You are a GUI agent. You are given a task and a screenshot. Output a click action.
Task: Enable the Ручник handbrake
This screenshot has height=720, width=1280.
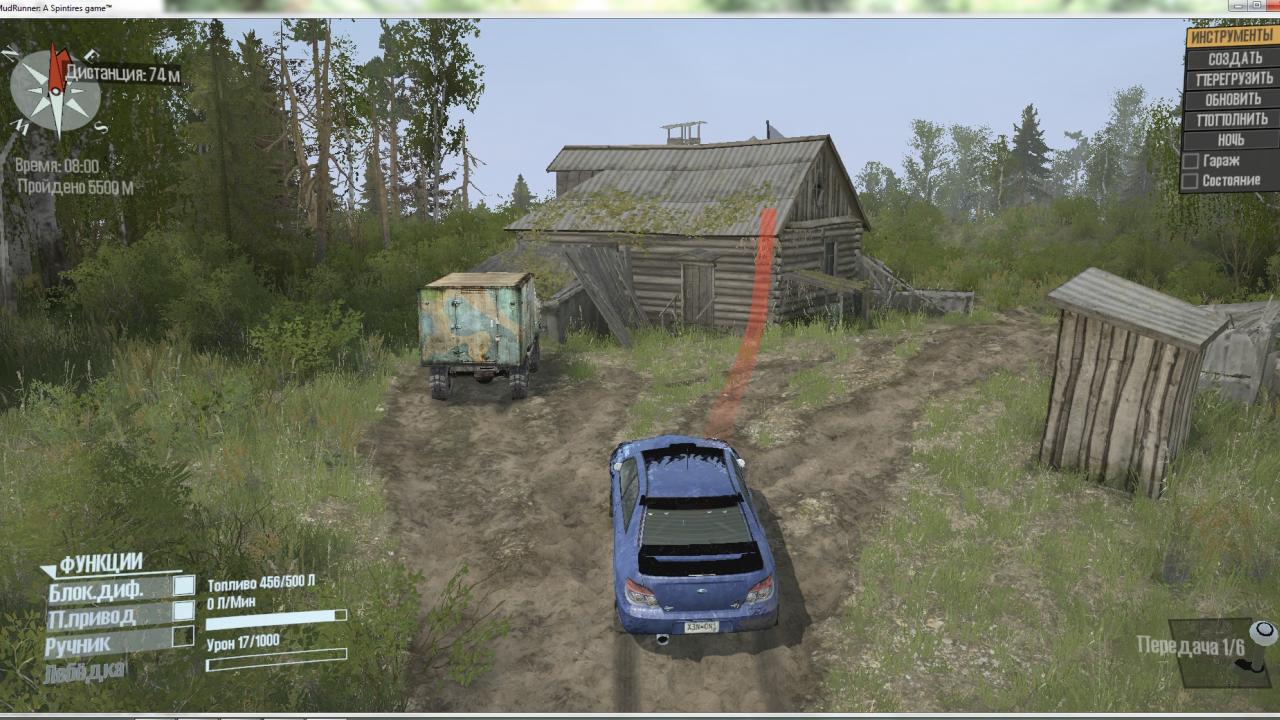[184, 636]
